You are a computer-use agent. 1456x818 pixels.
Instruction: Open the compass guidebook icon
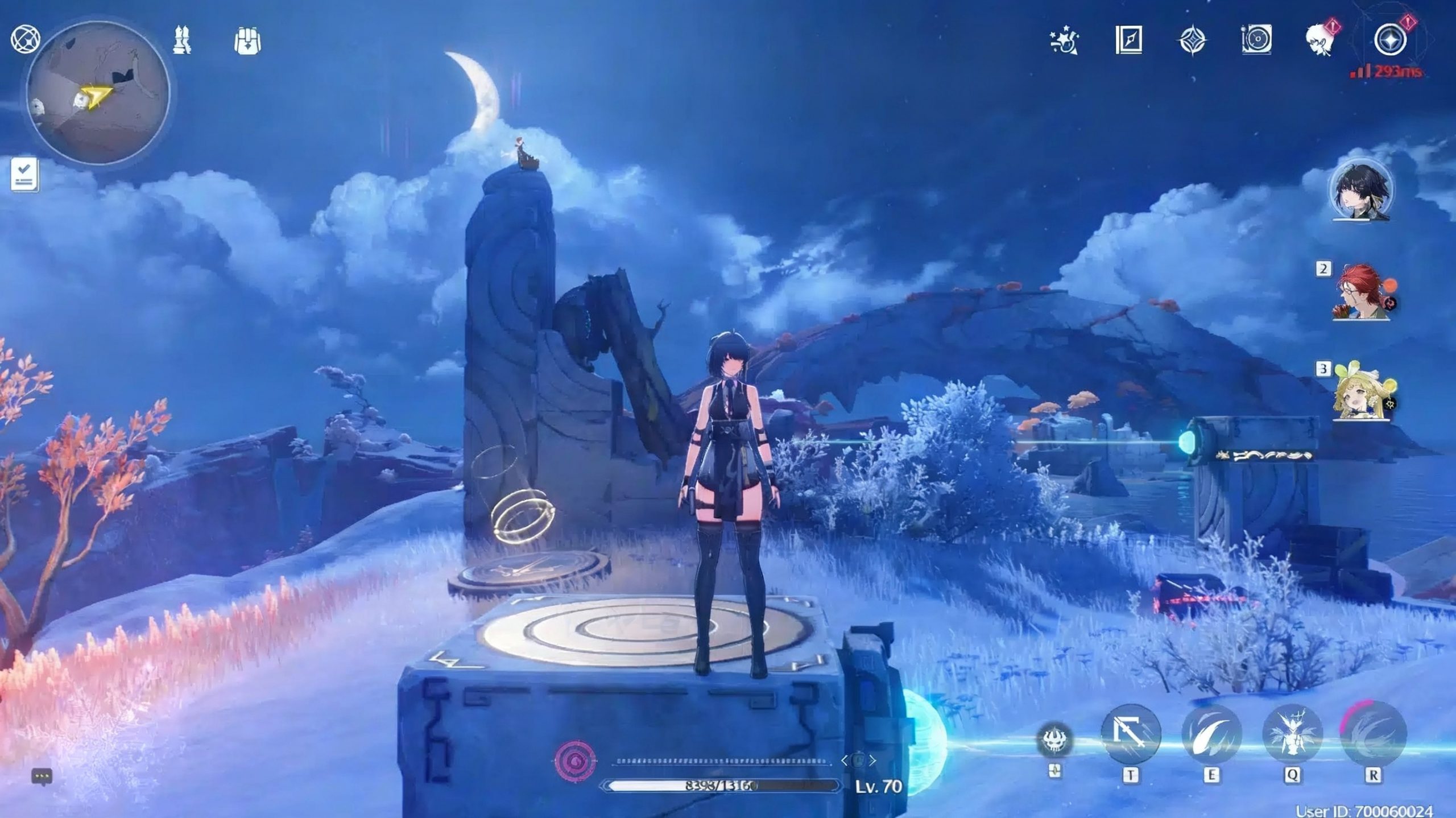click(x=1128, y=40)
